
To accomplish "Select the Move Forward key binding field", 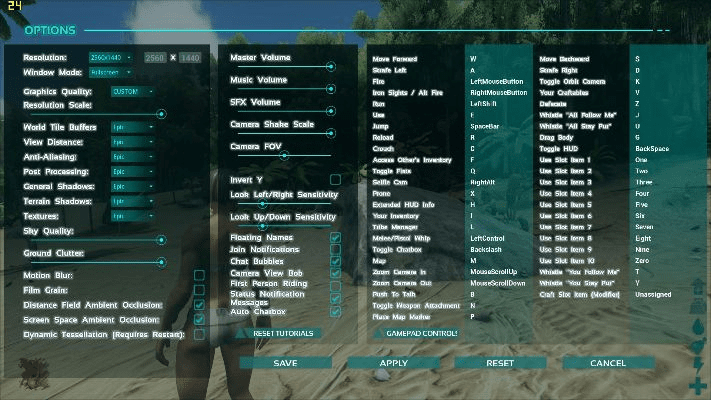I will coord(497,59).
